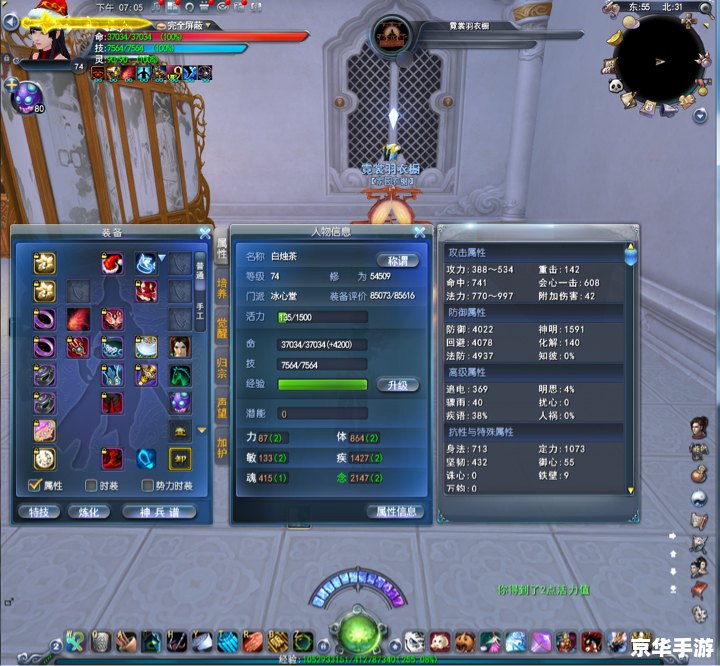Open the 特技 special skills button
Screen dimensions: 720x666
point(39,511)
